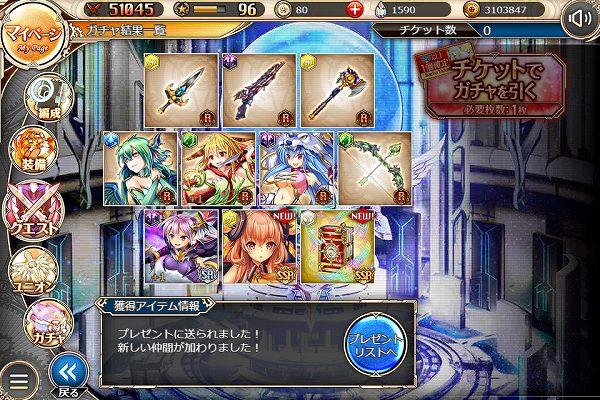Image resolution: width=600 pixels, height=400 pixels.
Task: Select the golden dagger weapon result
Action: click(183, 89)
